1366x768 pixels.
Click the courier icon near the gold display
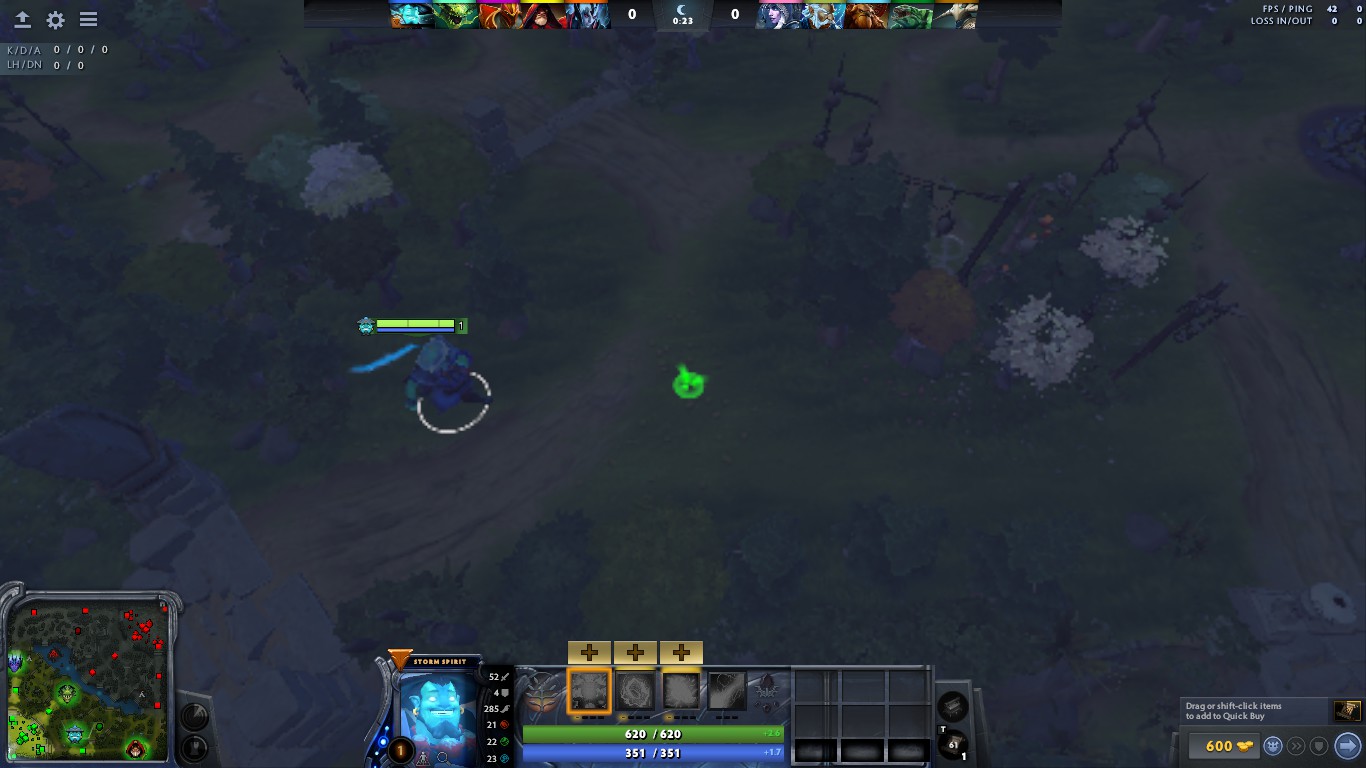point(1272,746)
